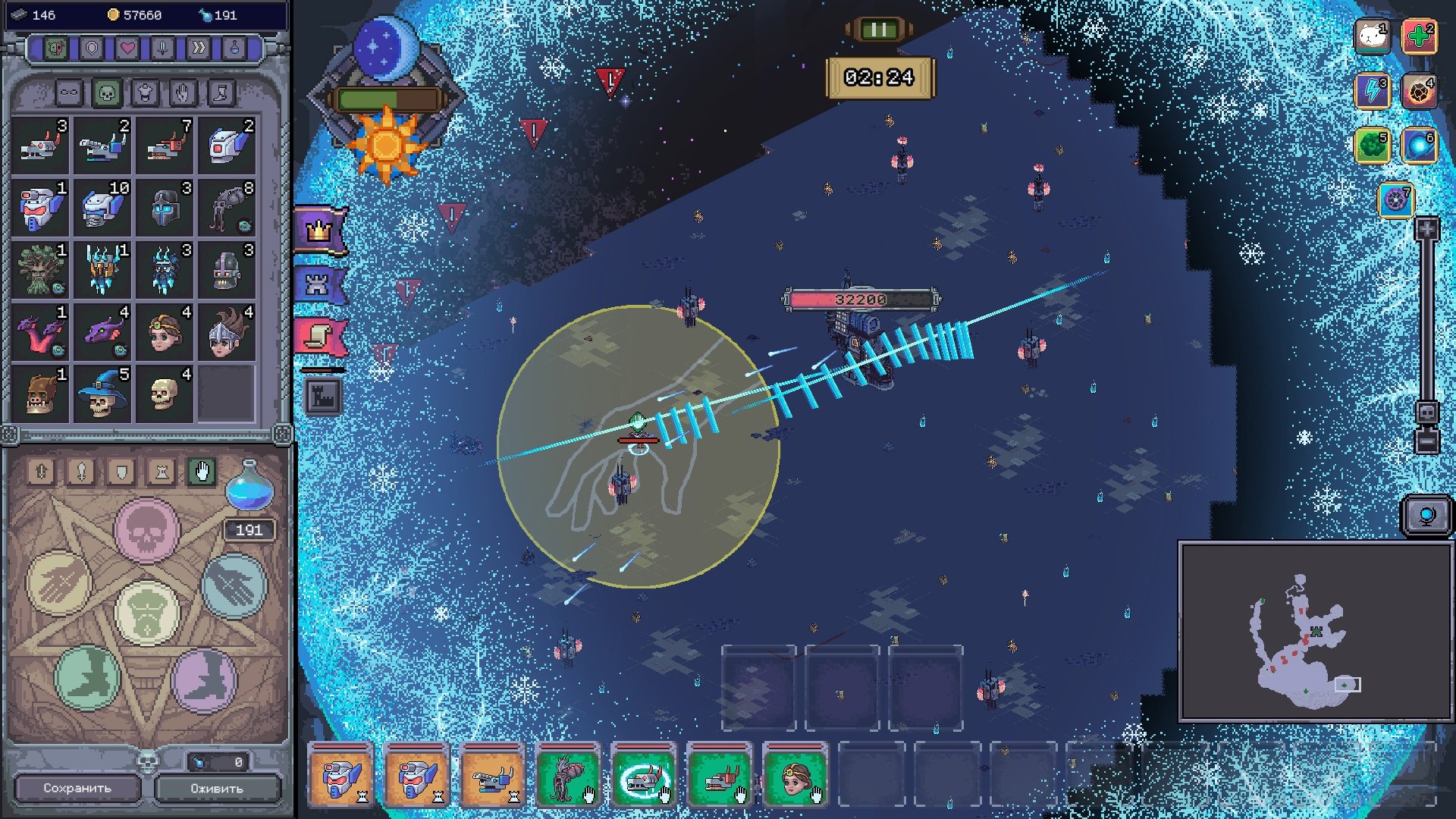Image resolution: width=1456 pixels, height=819 pixels.
Task: Click the Оживить button
Action: [x=217, y=788]
